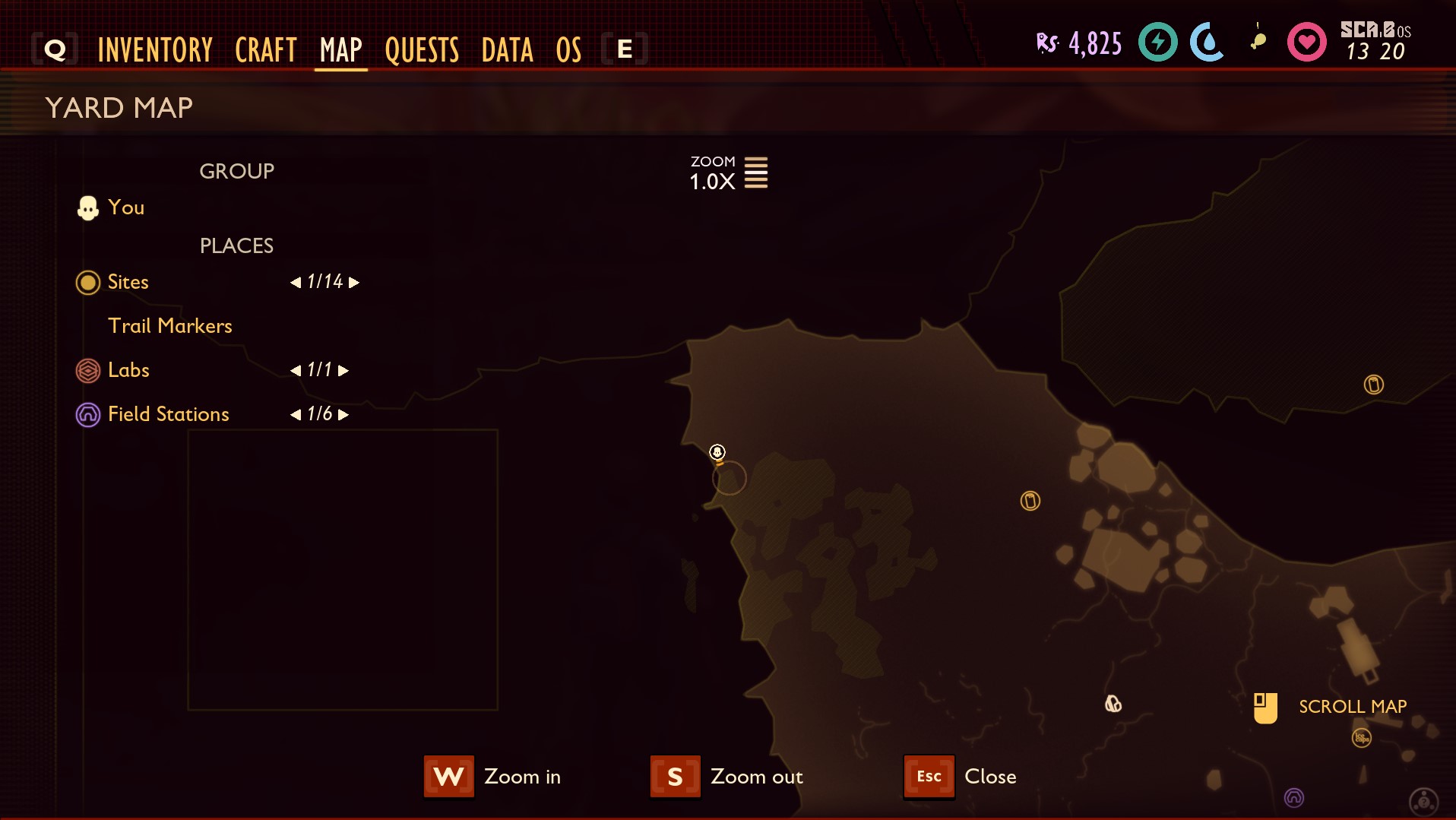Open the Inventory tab

(x=155, y=50)
